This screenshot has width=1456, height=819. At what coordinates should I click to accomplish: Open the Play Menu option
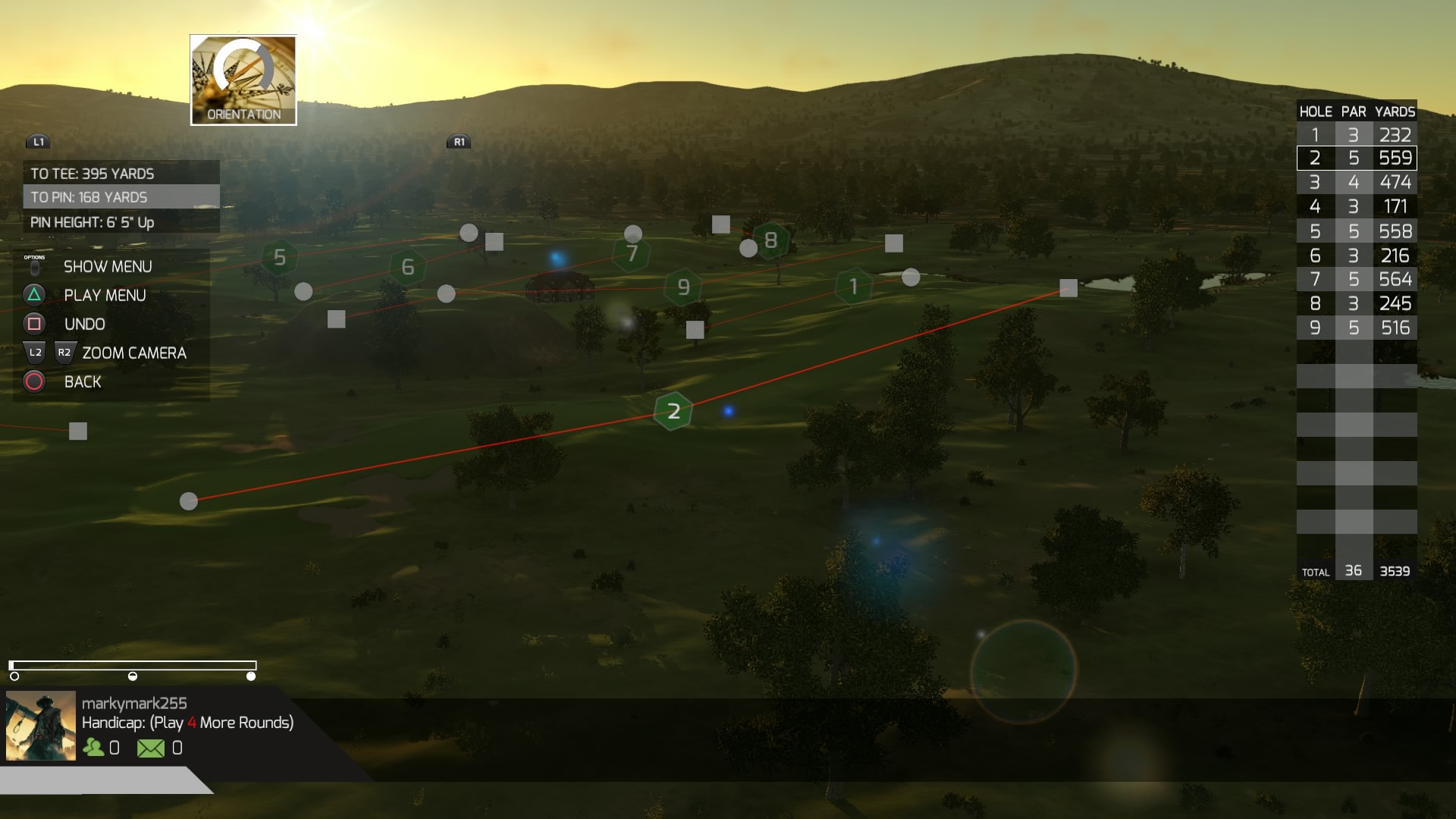coord(105,295)
